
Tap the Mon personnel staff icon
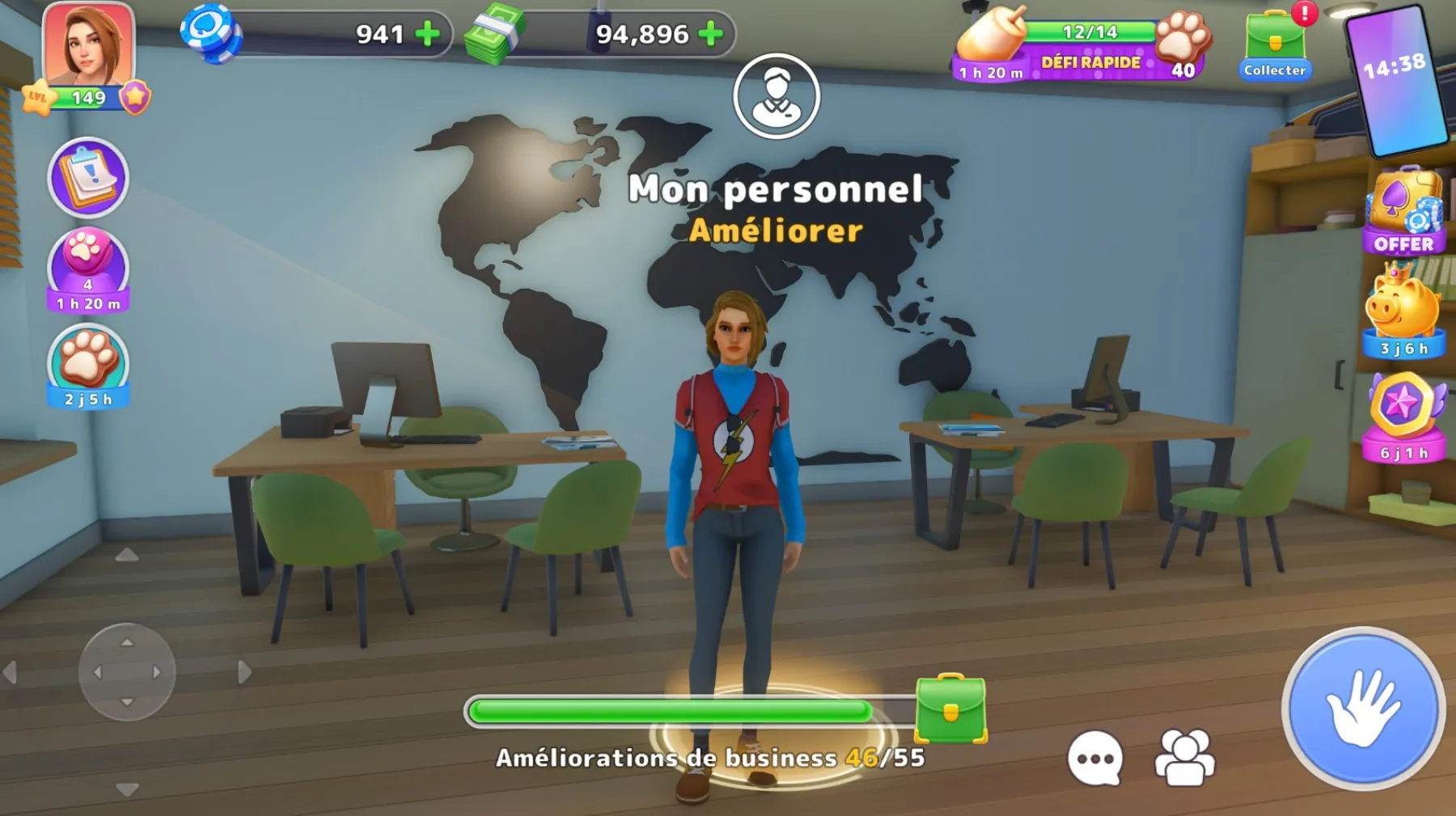point(777,96)
